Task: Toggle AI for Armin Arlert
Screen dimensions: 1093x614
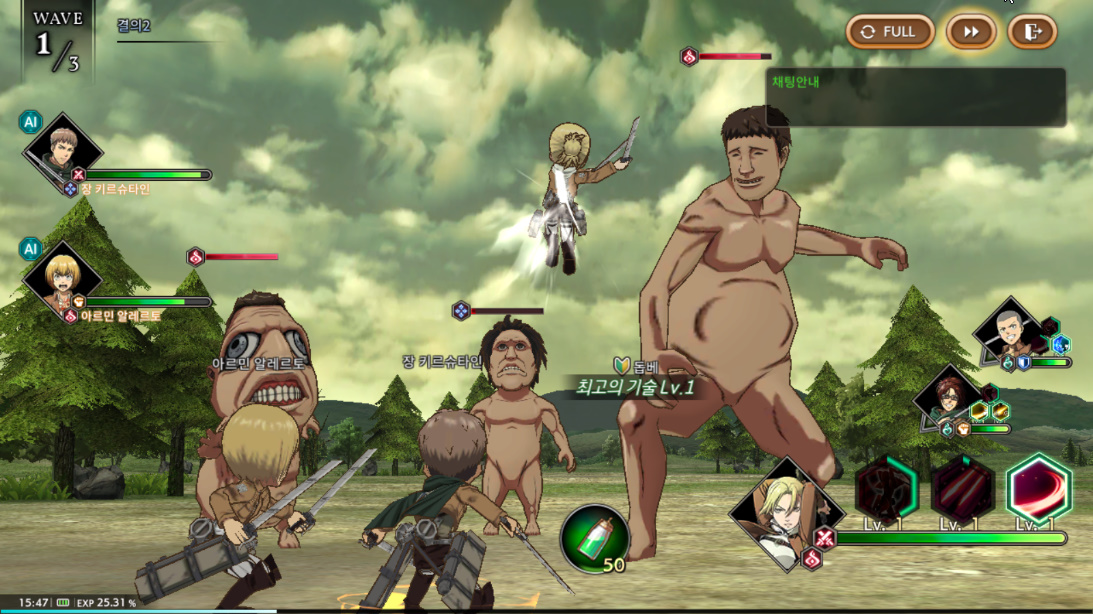Action: [30, 249]
